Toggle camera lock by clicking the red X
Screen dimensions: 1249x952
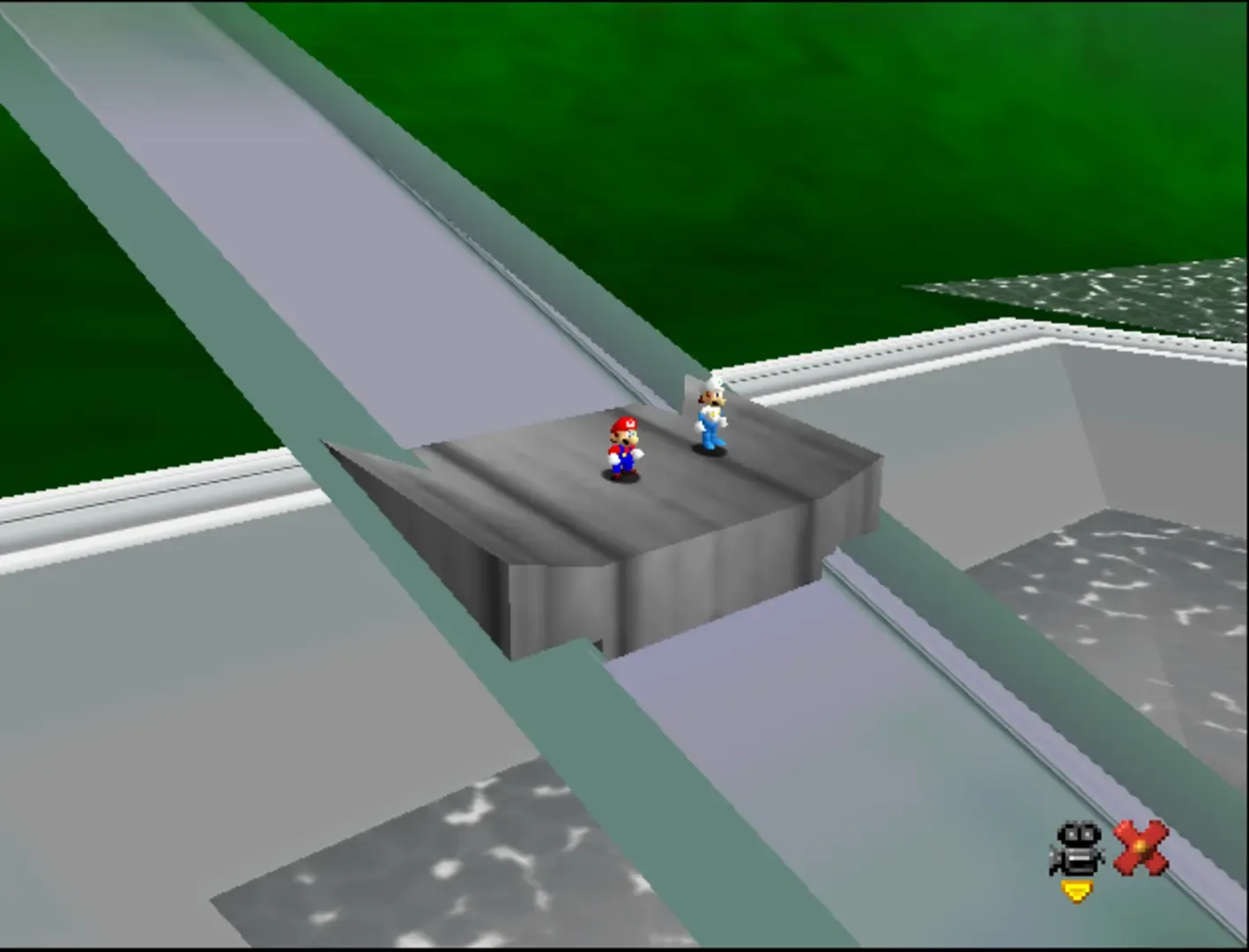click(x=1141, y=846)
